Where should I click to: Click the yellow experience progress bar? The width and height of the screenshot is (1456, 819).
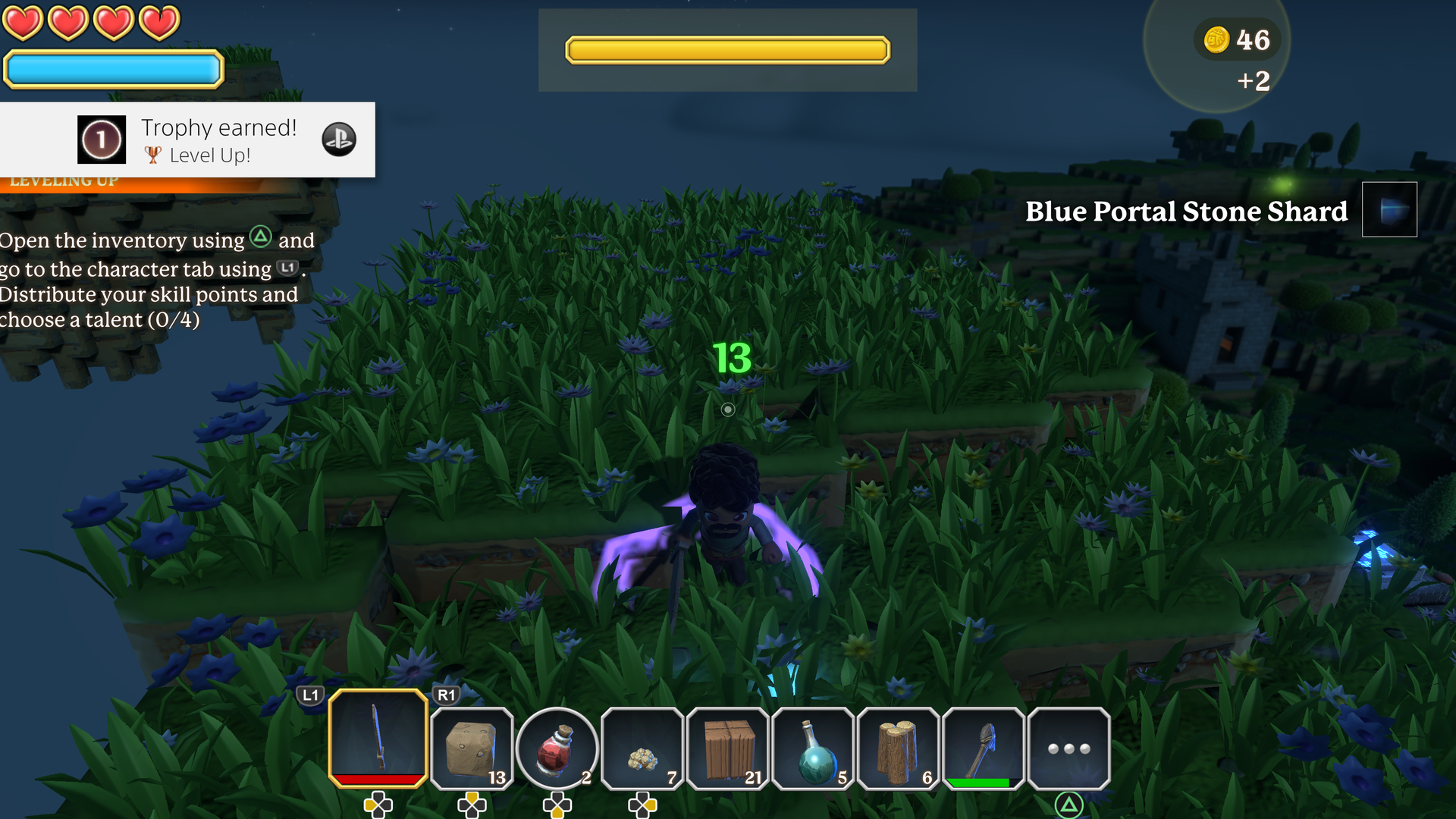click(727, 49)
